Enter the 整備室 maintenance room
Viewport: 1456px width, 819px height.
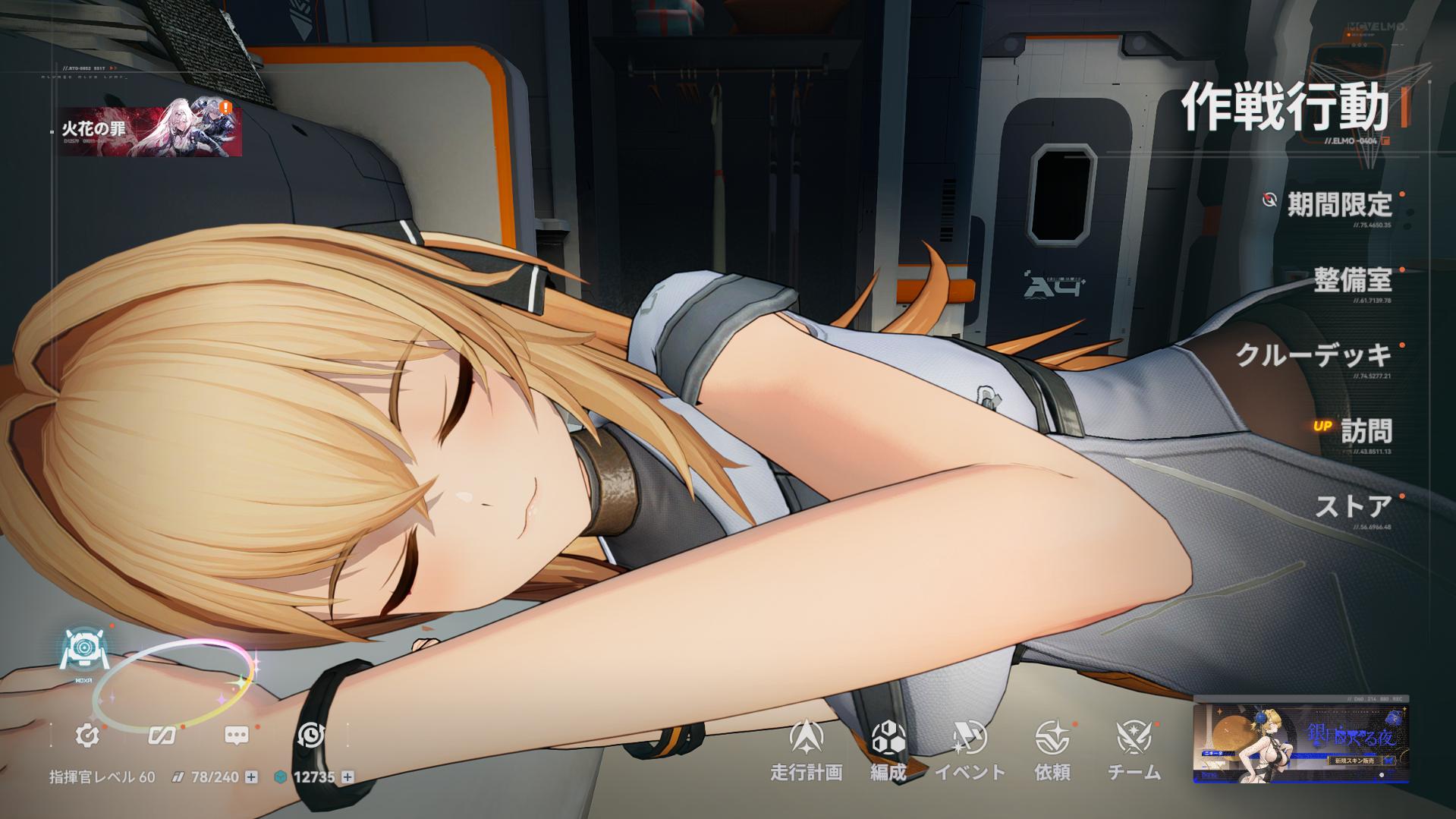click(1353, 280)
